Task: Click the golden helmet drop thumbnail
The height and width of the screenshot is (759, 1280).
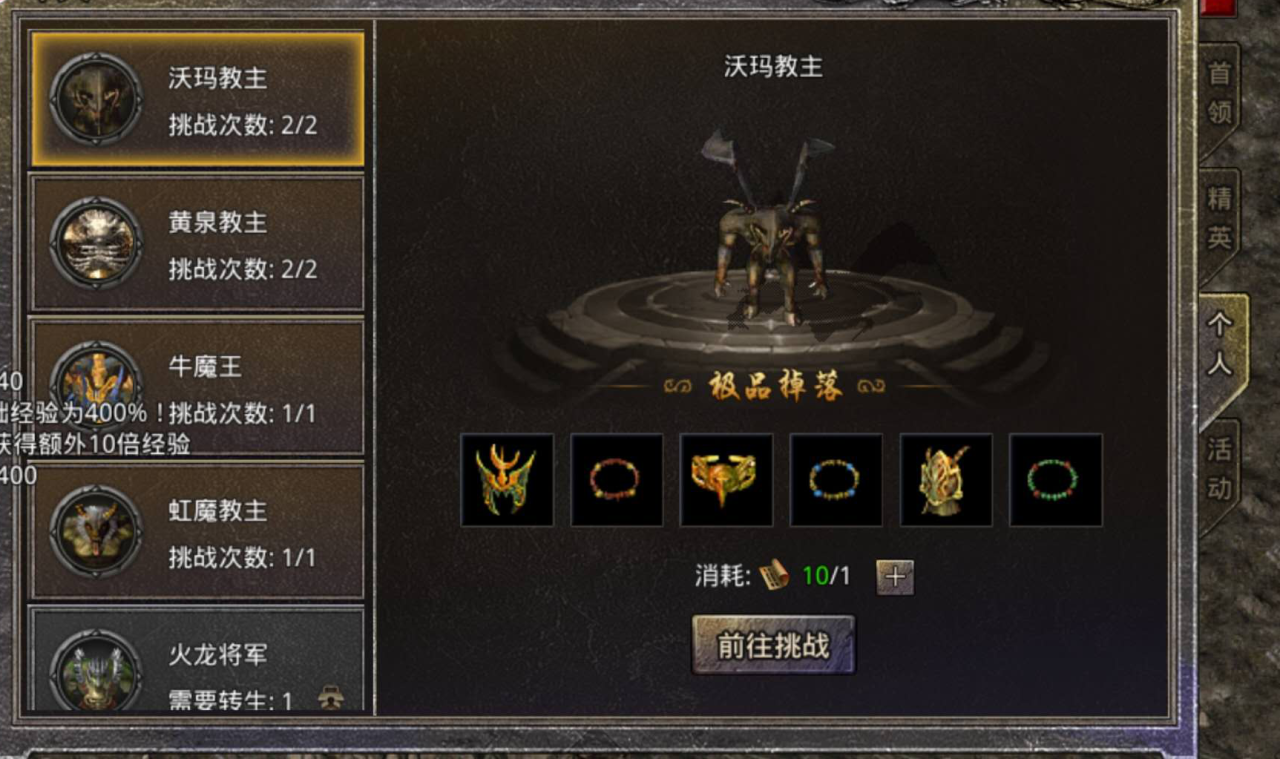Action: 507,479
